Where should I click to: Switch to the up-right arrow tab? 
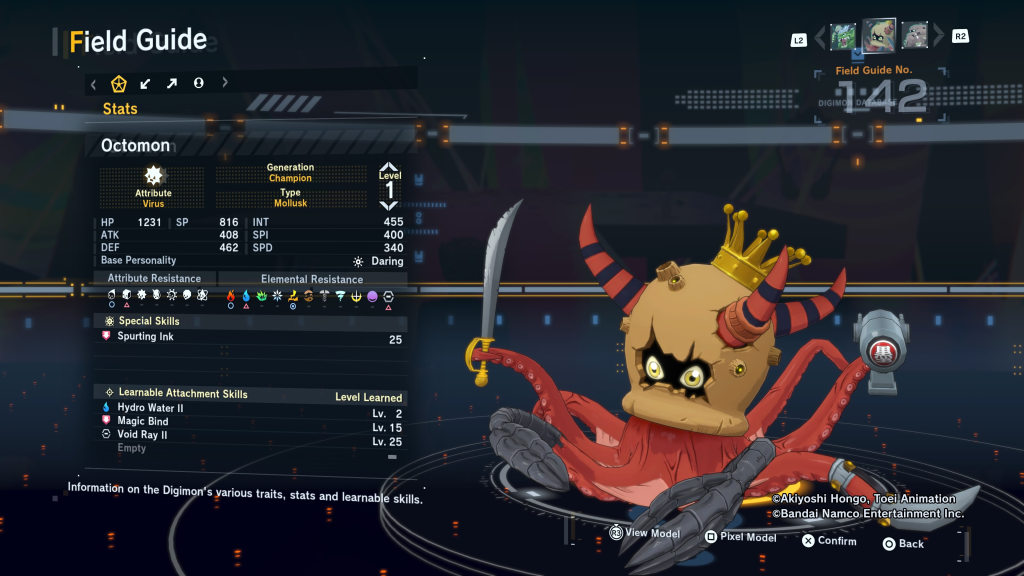click(x=172, y=83)
